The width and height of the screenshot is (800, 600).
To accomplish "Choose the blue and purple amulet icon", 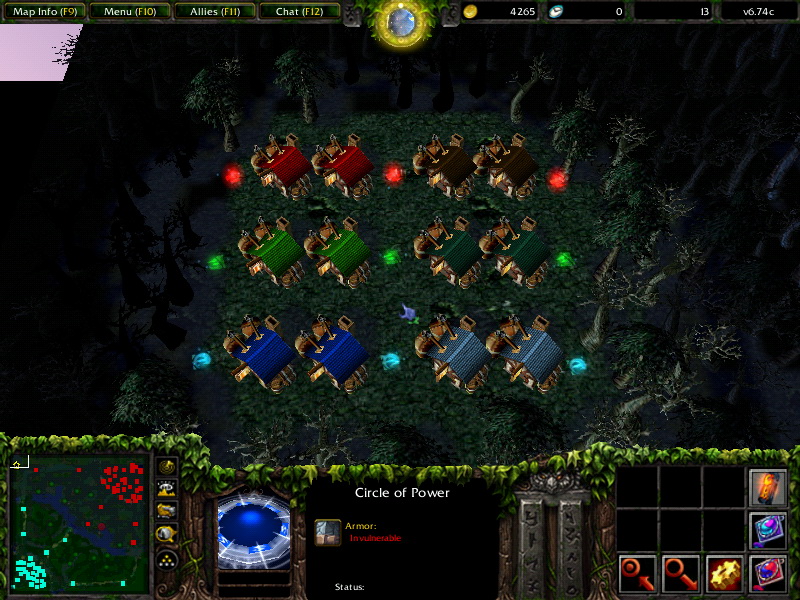I will click(x=768, y=531).
